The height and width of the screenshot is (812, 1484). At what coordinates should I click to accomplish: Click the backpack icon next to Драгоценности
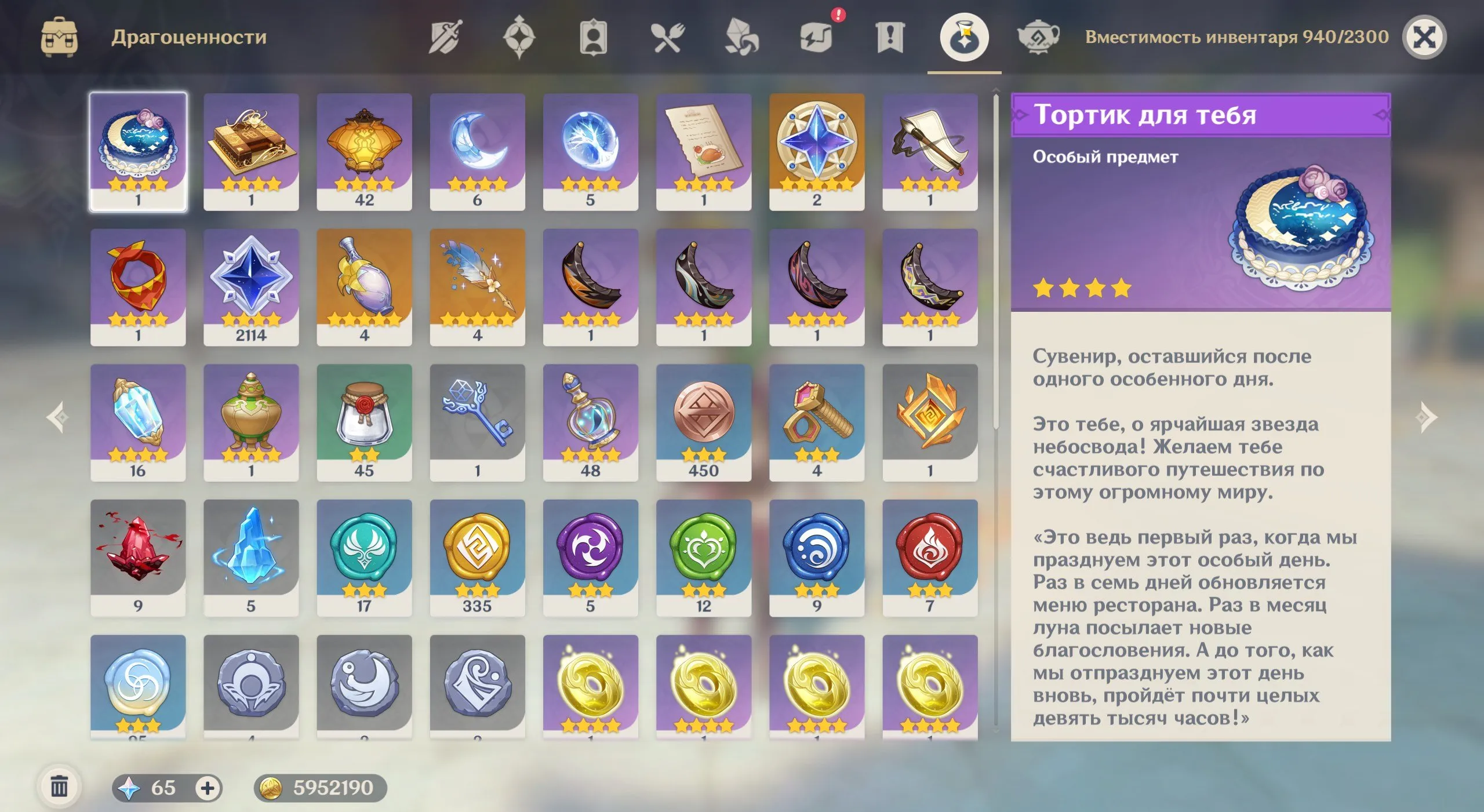(60, 37)
